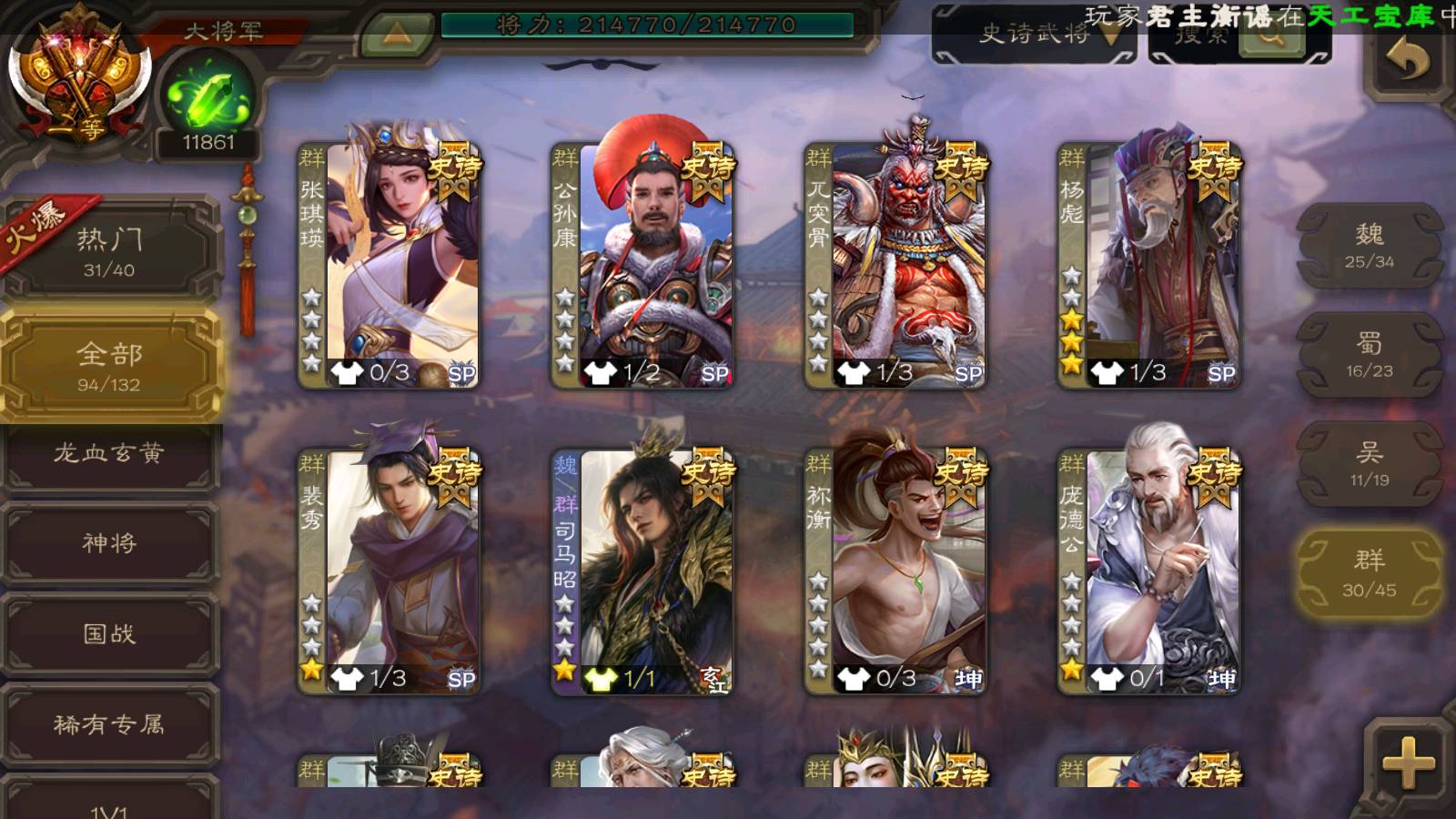Viewport: 1456px width, 819px height.
Task: Open the 龙血玄黄 category
Action: coord(109,453)
